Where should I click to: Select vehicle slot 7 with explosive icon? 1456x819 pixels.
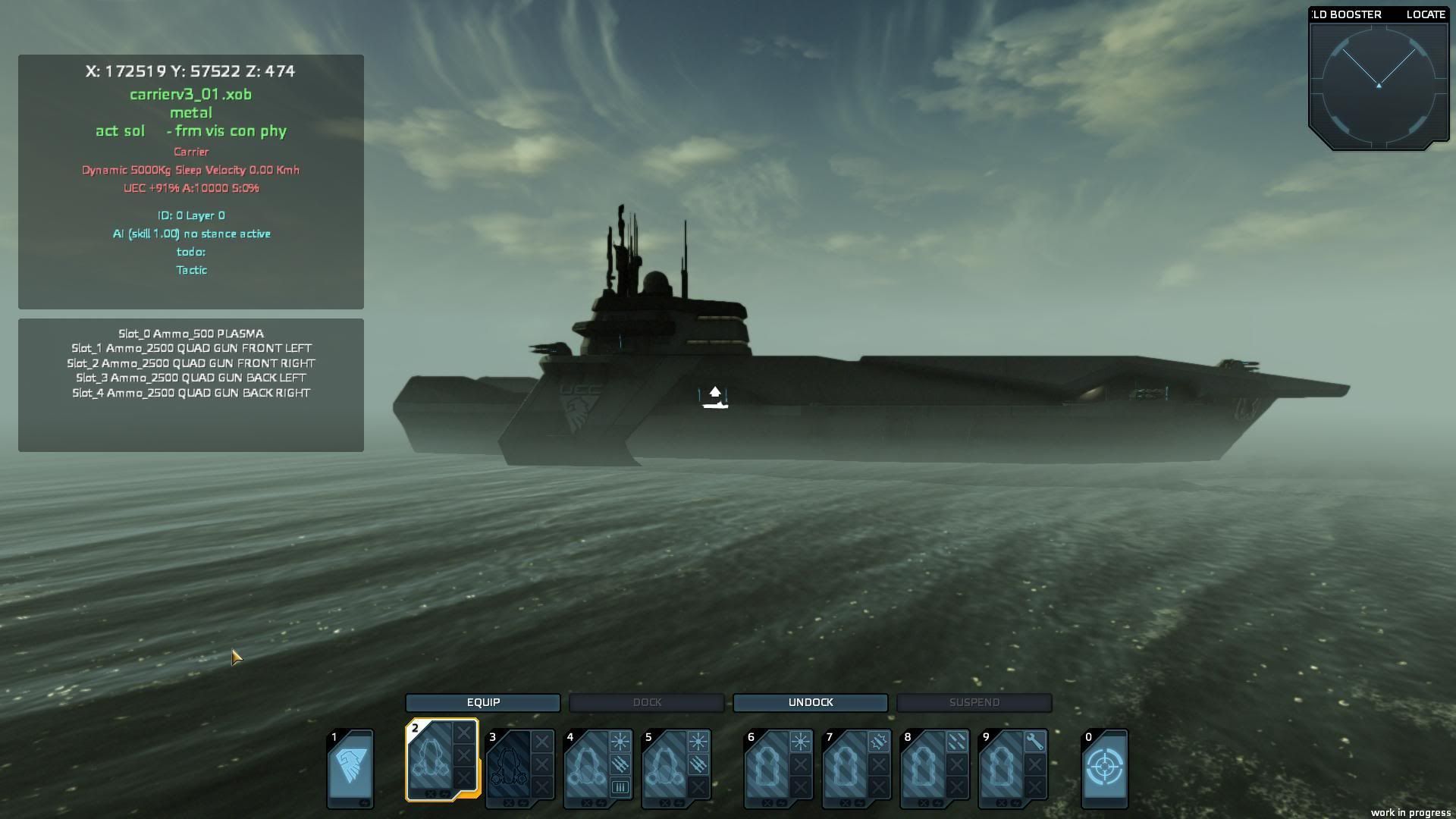(846, 766)
